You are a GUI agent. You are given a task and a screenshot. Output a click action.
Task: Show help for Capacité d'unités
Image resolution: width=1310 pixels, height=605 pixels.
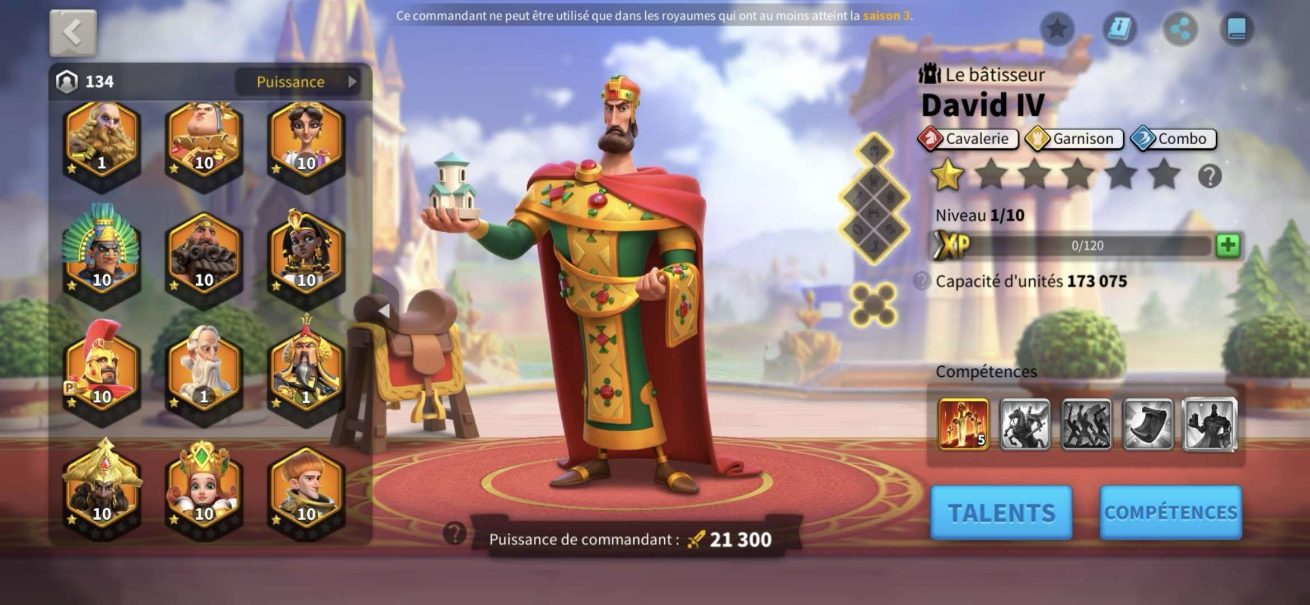921,282
